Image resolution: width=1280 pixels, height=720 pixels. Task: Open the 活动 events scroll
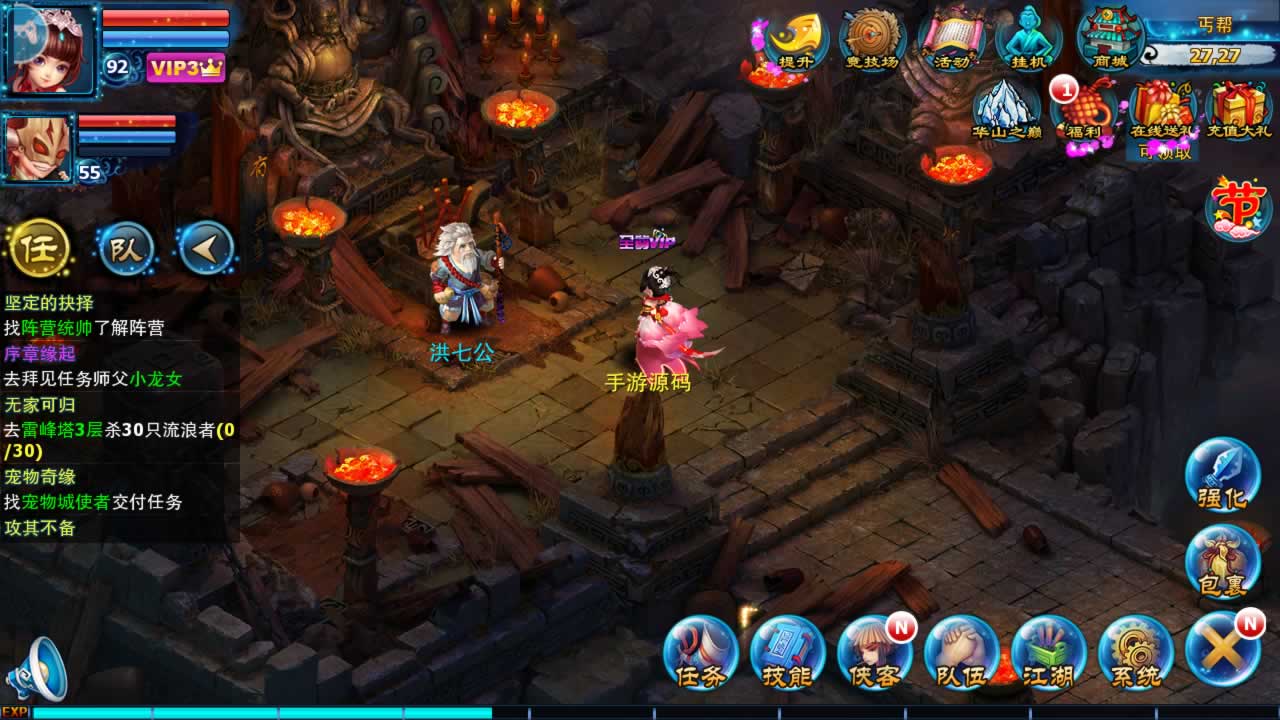(951, 40)
